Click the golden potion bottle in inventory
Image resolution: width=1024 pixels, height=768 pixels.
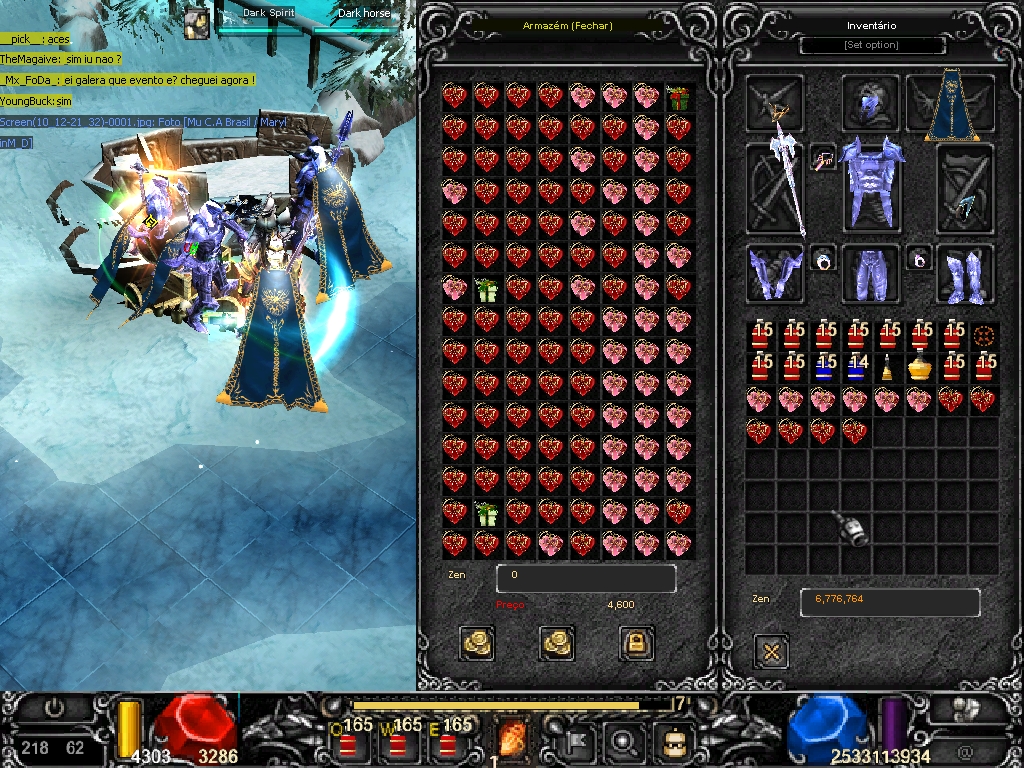coord(920,368)
